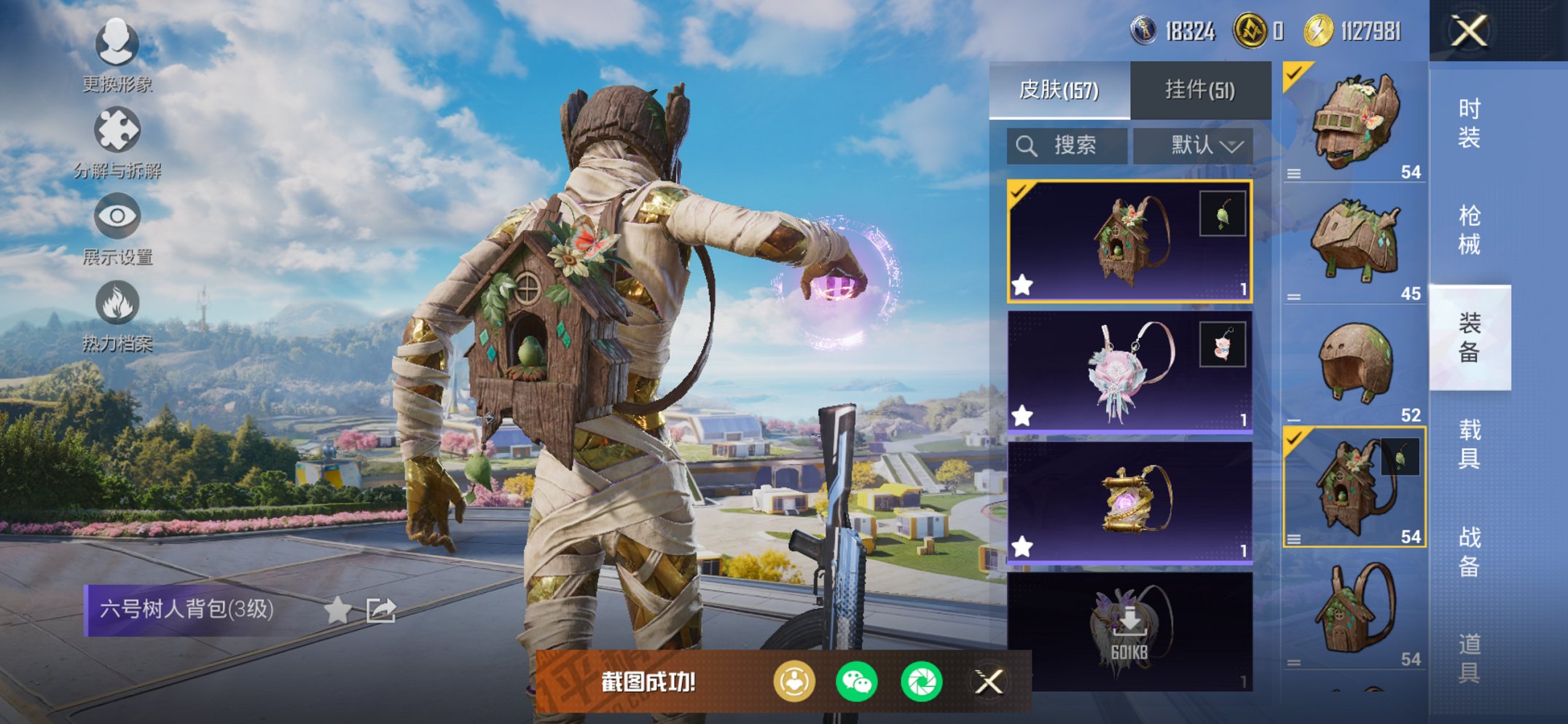The image size is (1568, 724).
Task: Switch to the 枪械 firearms category
Action: (x=1469, y=230)
